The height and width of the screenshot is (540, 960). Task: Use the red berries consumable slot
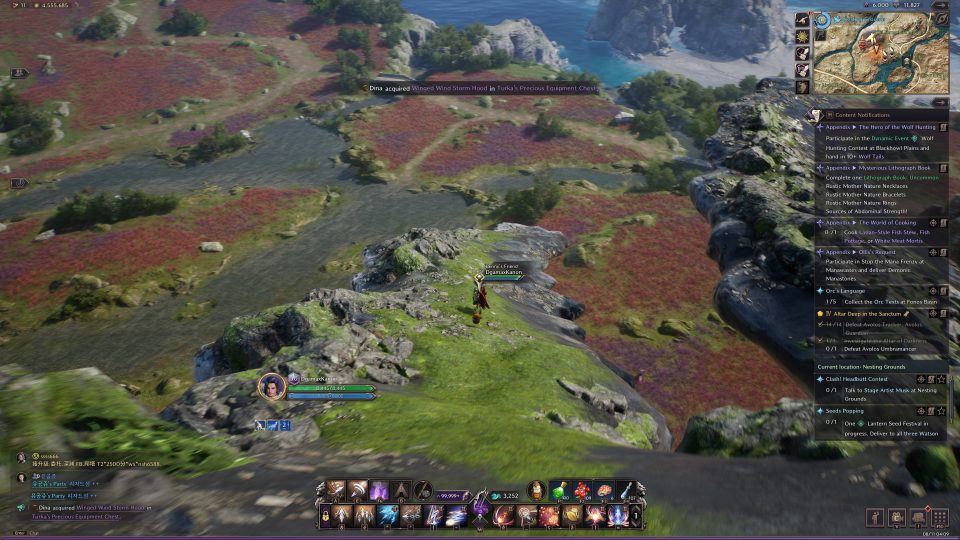[581, 490]
